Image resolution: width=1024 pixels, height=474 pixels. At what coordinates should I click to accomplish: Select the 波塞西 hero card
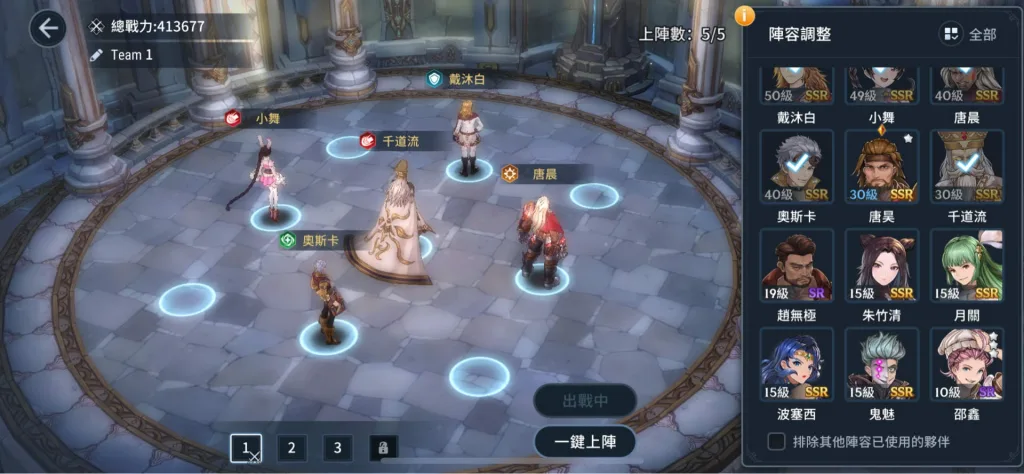pyautogui.click(x=796, y=361)
